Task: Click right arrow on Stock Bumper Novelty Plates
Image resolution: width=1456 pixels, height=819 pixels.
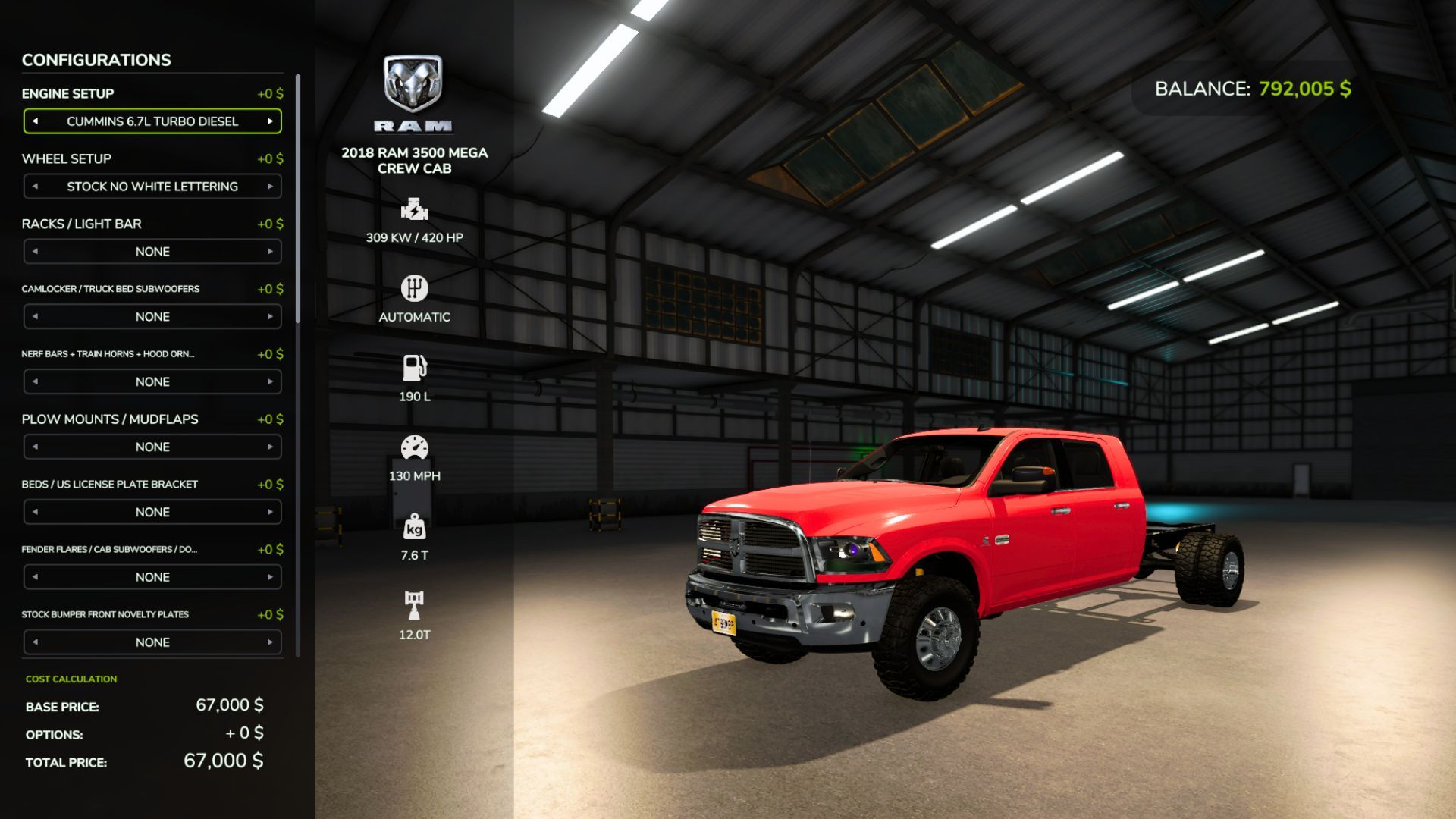Action: [x=271, y=642]
